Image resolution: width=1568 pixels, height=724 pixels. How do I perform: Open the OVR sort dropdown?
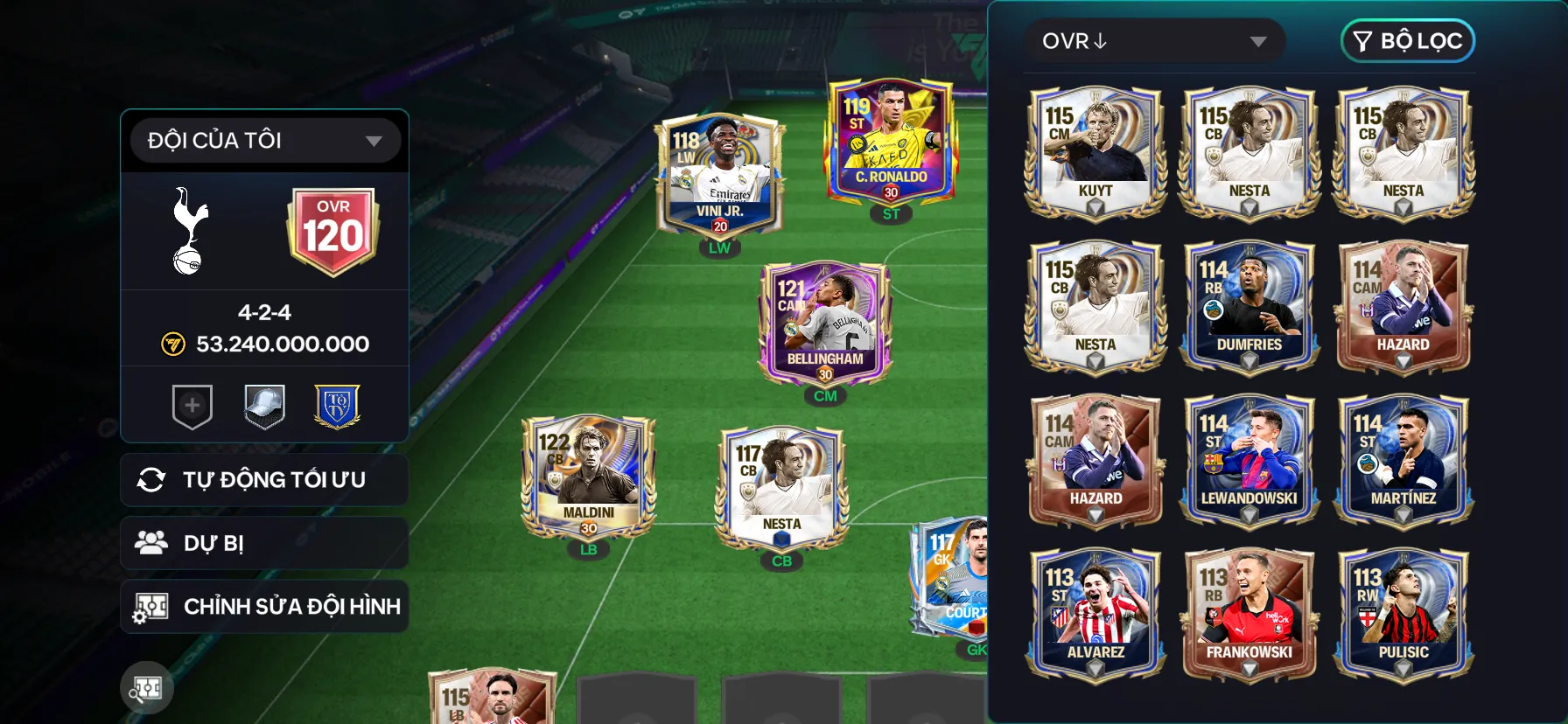[x=1153, y=41]
